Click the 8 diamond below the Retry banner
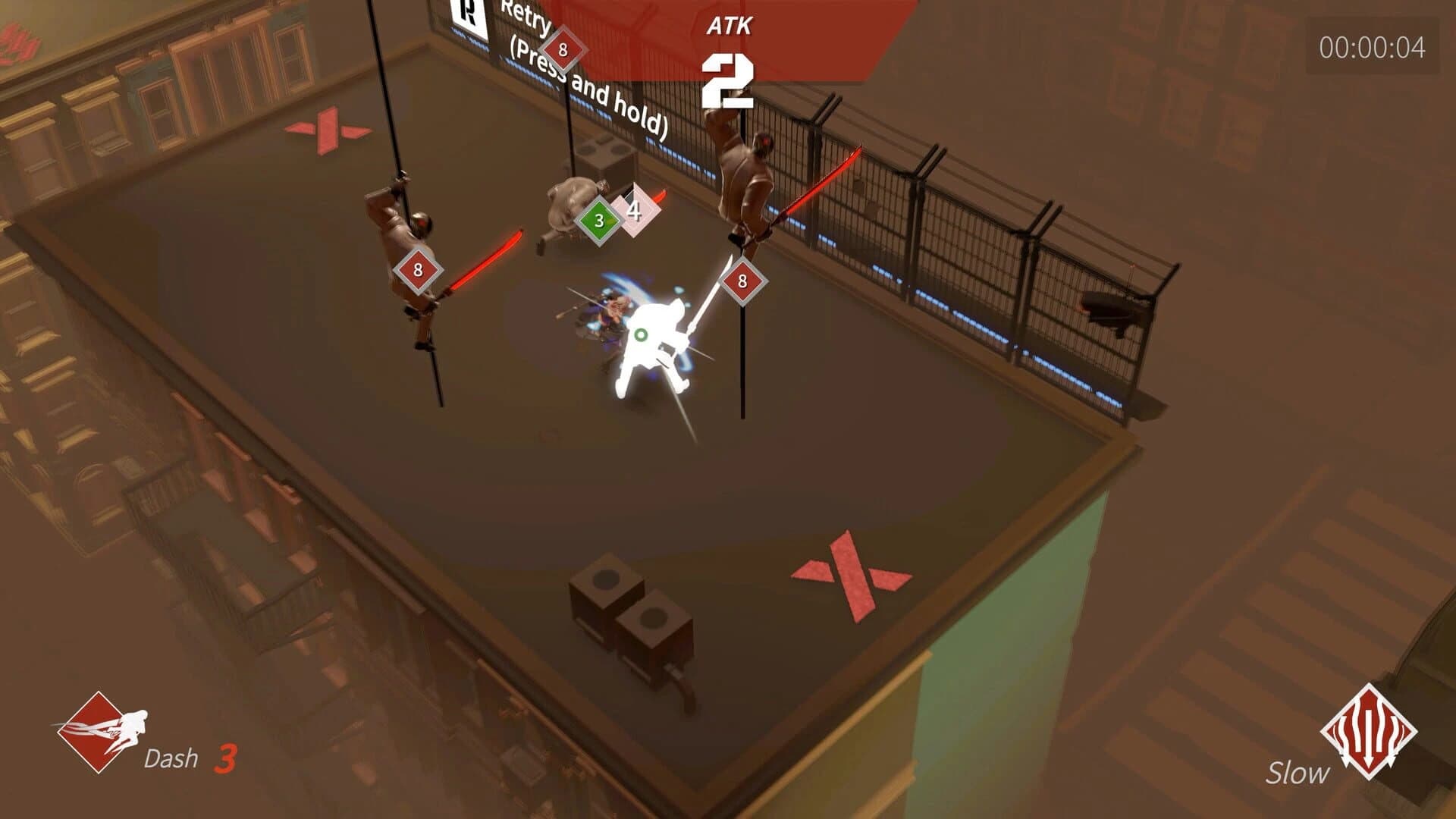 [562, 49]
